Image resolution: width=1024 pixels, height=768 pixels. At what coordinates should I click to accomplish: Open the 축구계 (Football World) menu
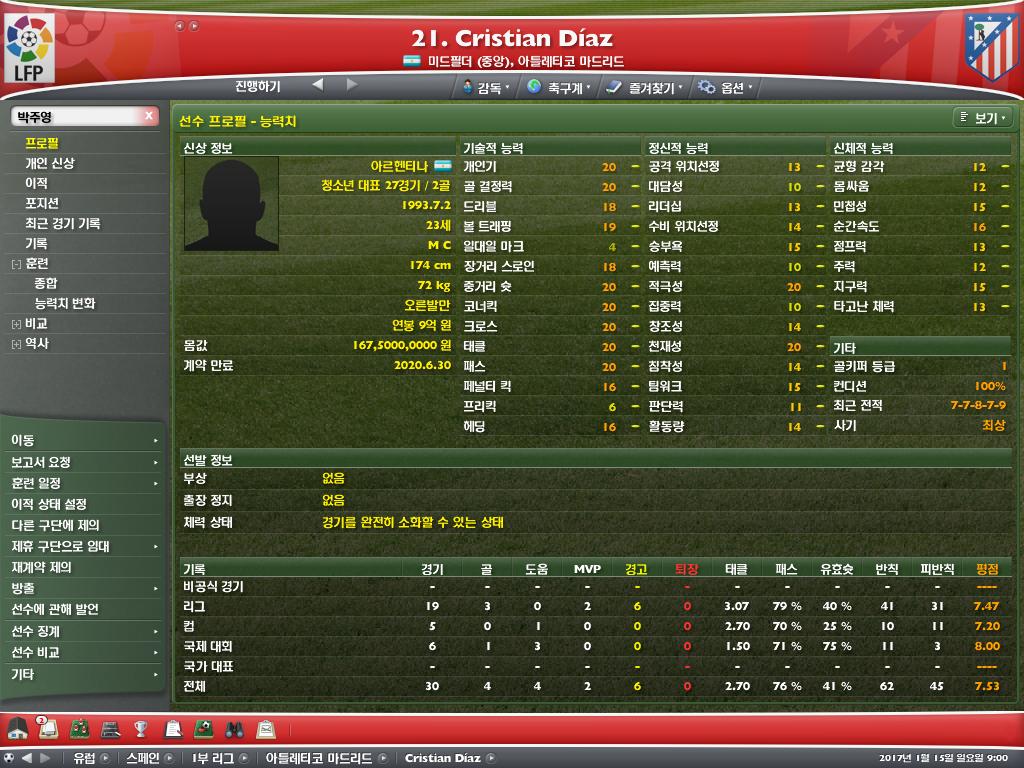(558, 88)
